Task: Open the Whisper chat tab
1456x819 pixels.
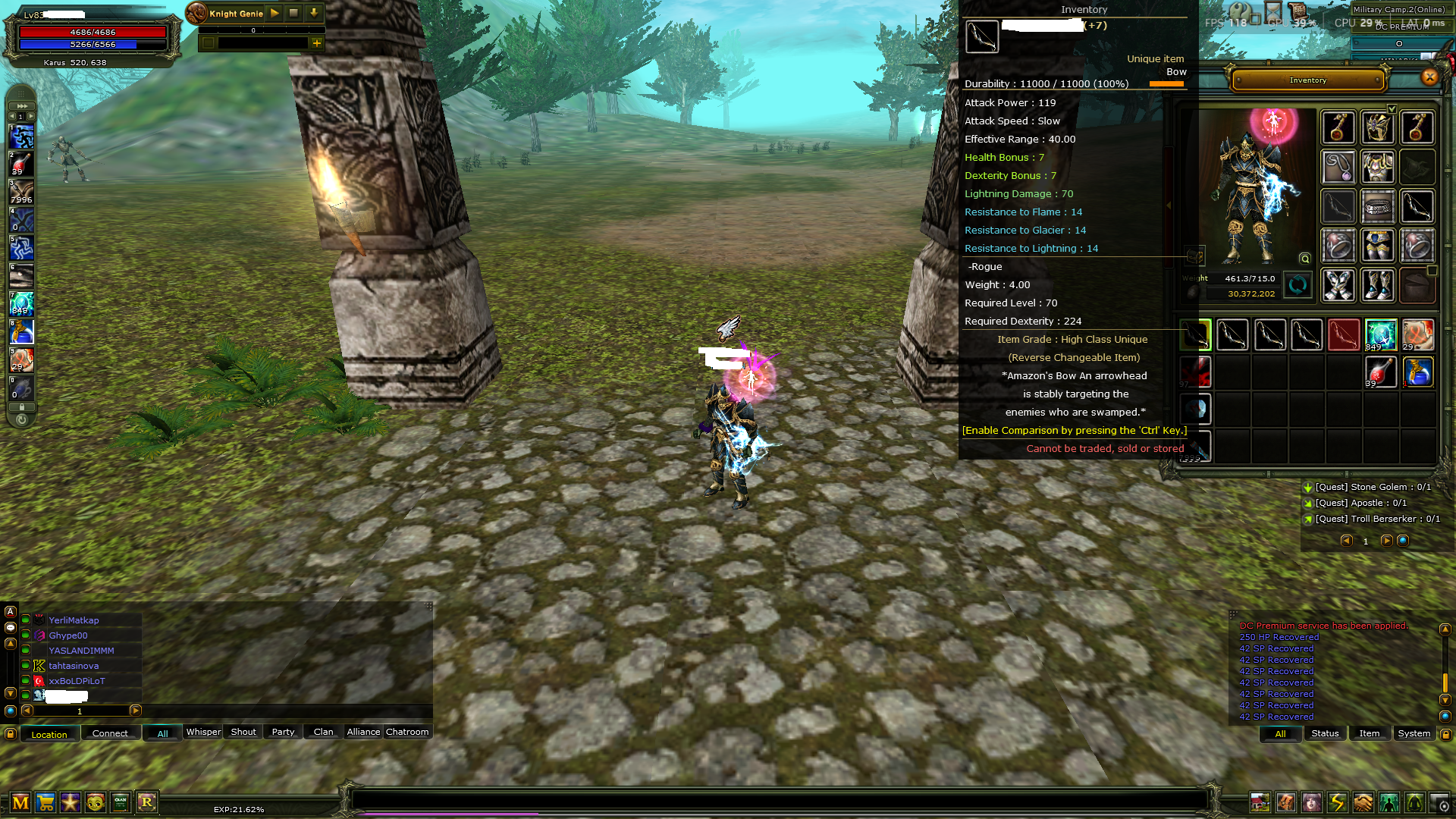Action: [202, 732]
